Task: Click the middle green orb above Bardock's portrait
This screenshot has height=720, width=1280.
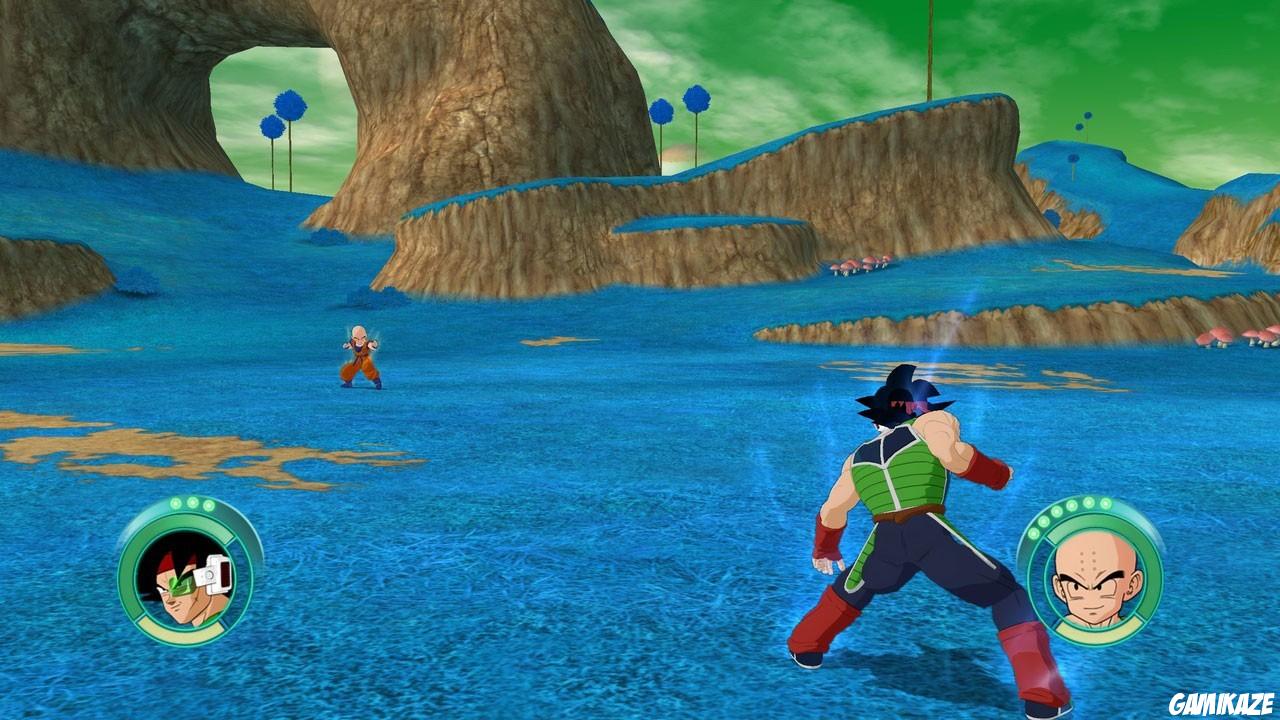Action: pyautogui.click(x=192, y=504)
